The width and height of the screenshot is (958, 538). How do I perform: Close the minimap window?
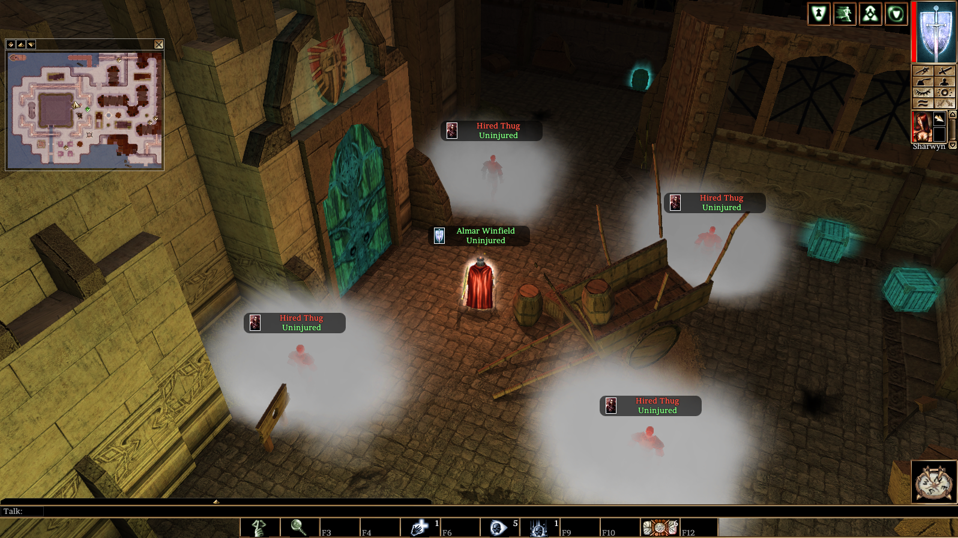[159, 45]
